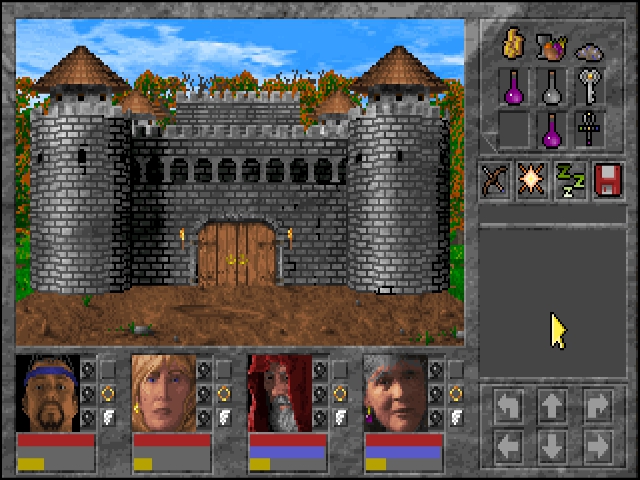
Task: Strafe left with the straight left arrow
Action: (x=509, y=443)
